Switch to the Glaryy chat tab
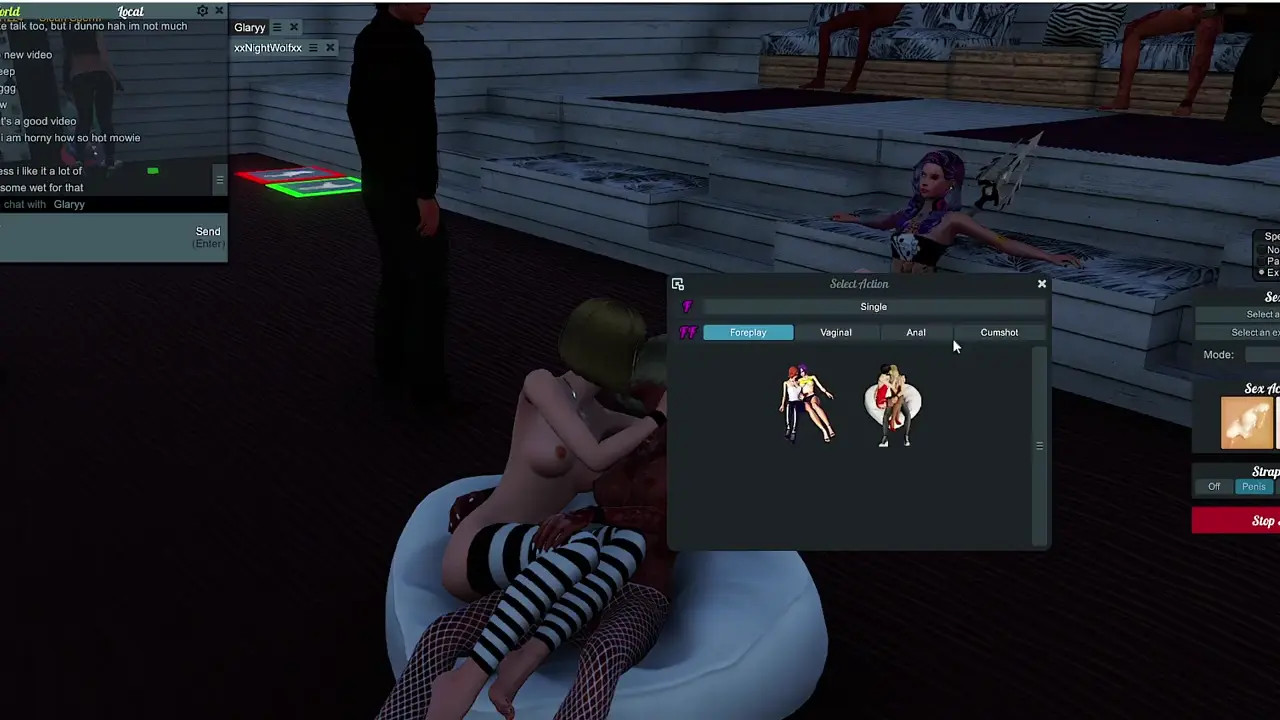The height and width of the screenshot is (720, 1280). 250,28
